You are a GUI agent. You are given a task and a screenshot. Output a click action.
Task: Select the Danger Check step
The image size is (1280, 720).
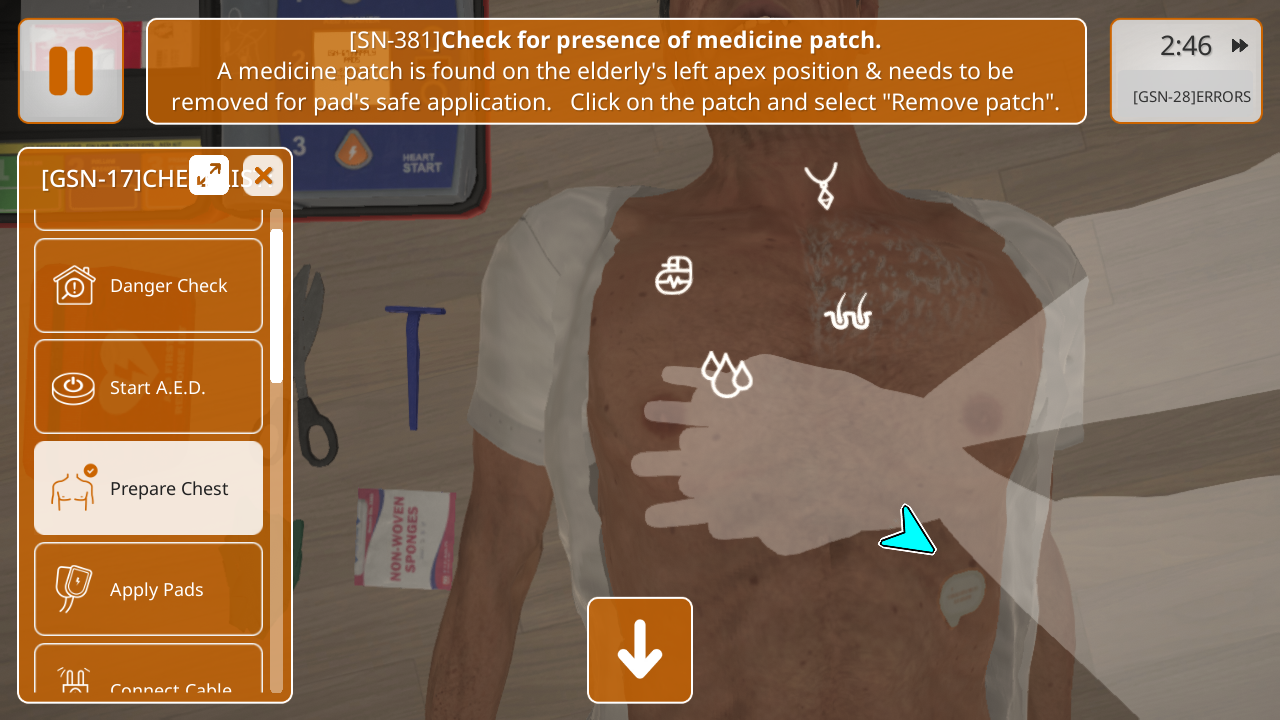(148, 286)
